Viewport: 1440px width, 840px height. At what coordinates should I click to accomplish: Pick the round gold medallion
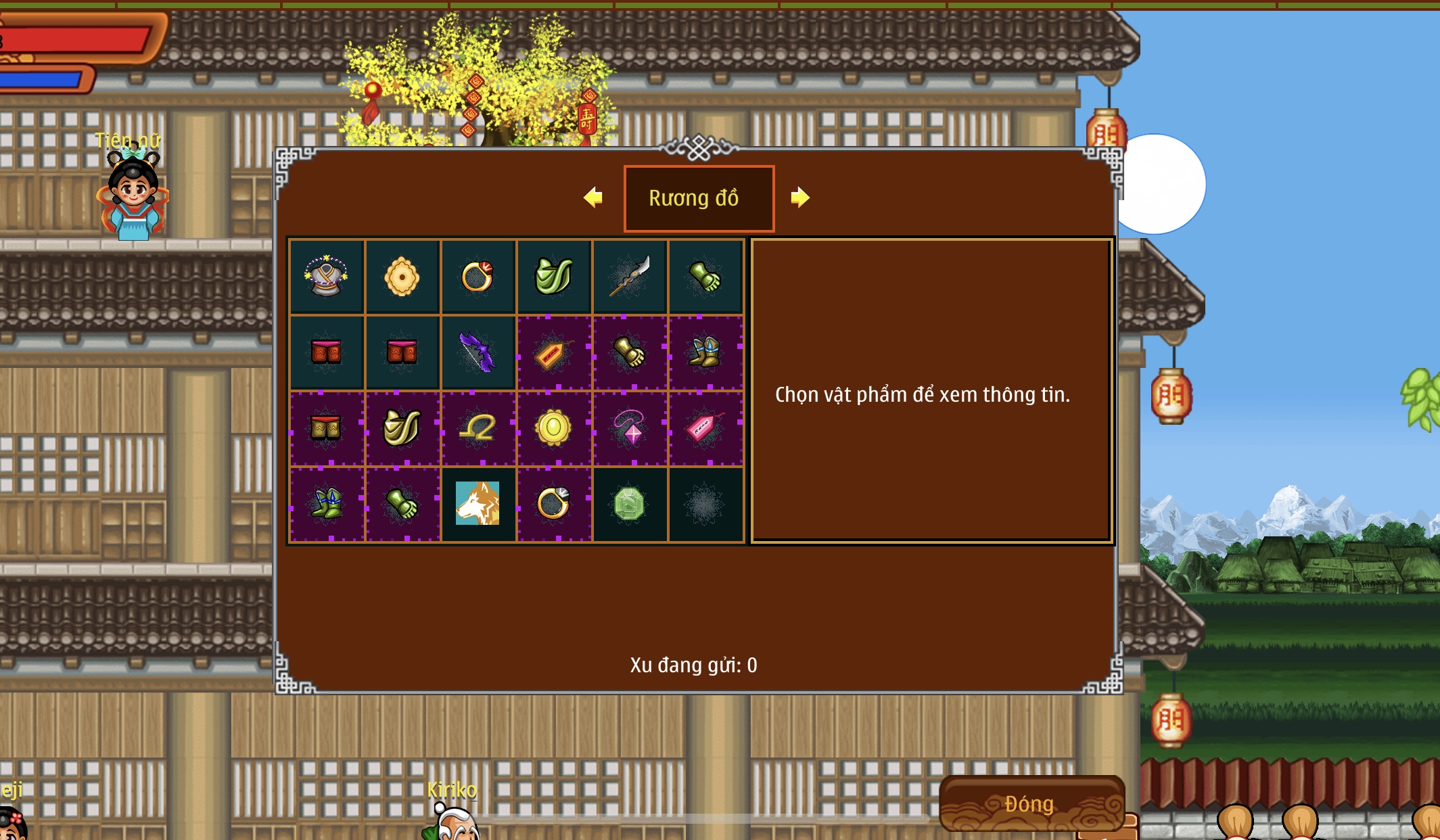coord(553,428)
